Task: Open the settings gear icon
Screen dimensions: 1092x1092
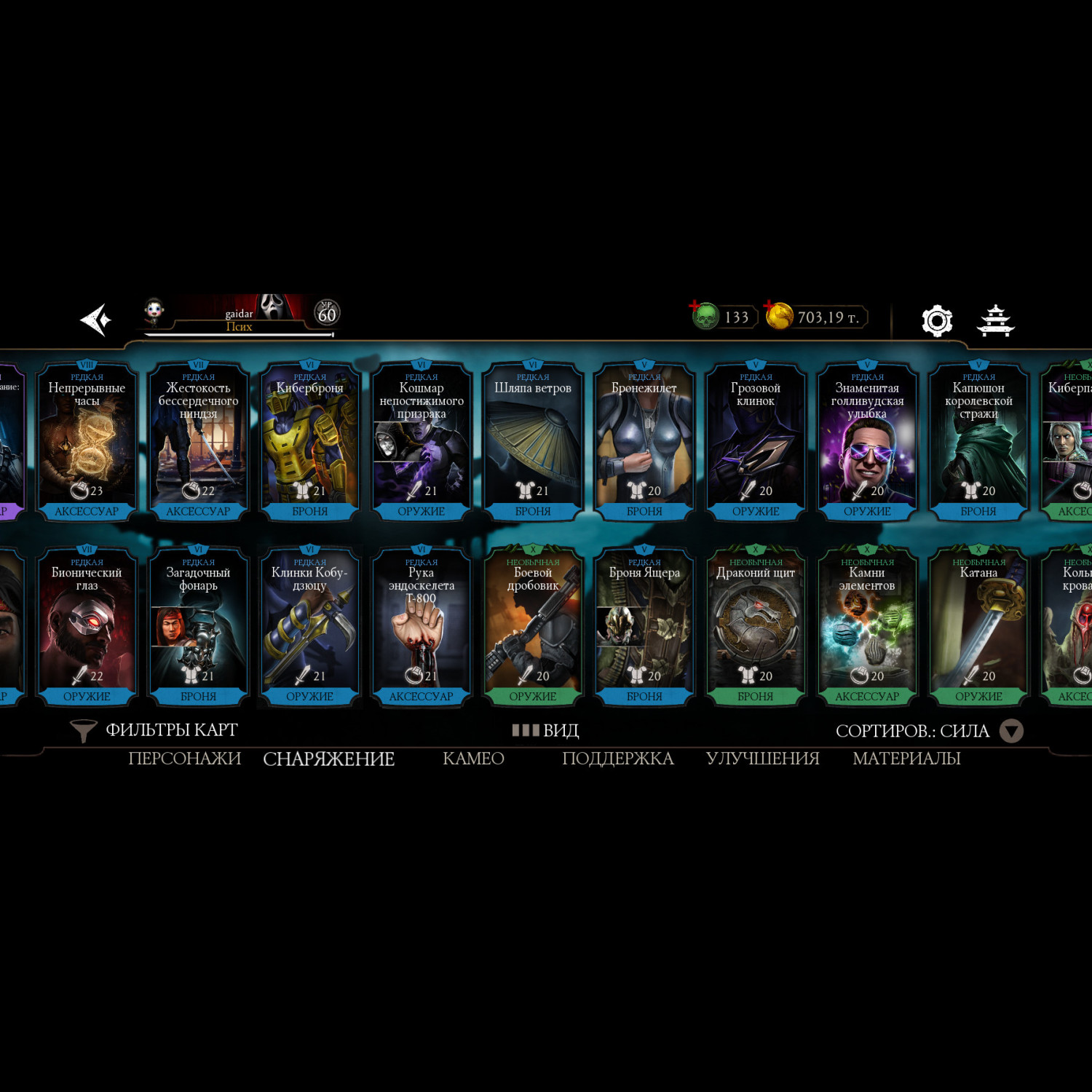Action: coord(936,320)
